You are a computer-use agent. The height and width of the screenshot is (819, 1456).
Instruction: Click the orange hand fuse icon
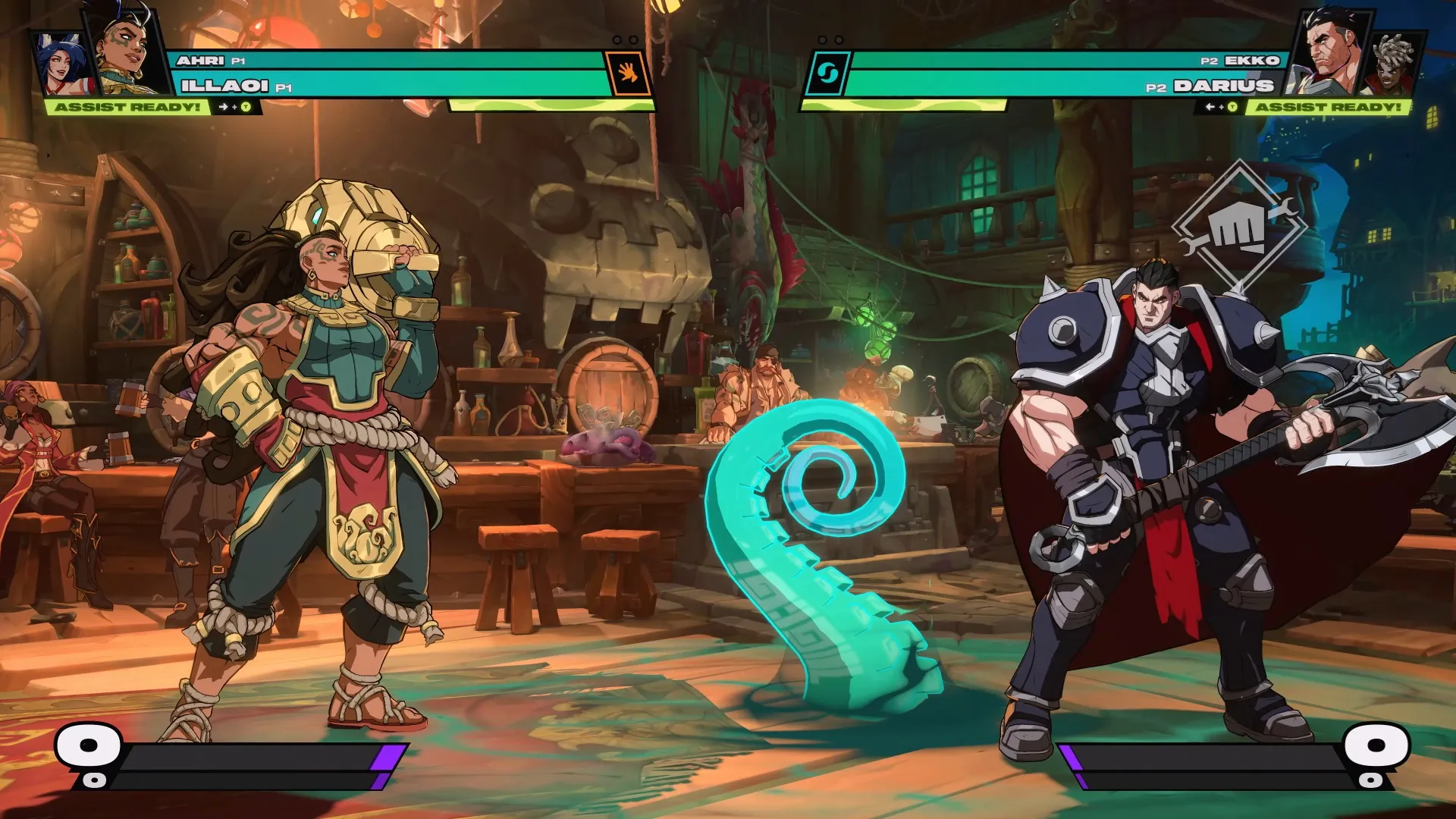628,74
